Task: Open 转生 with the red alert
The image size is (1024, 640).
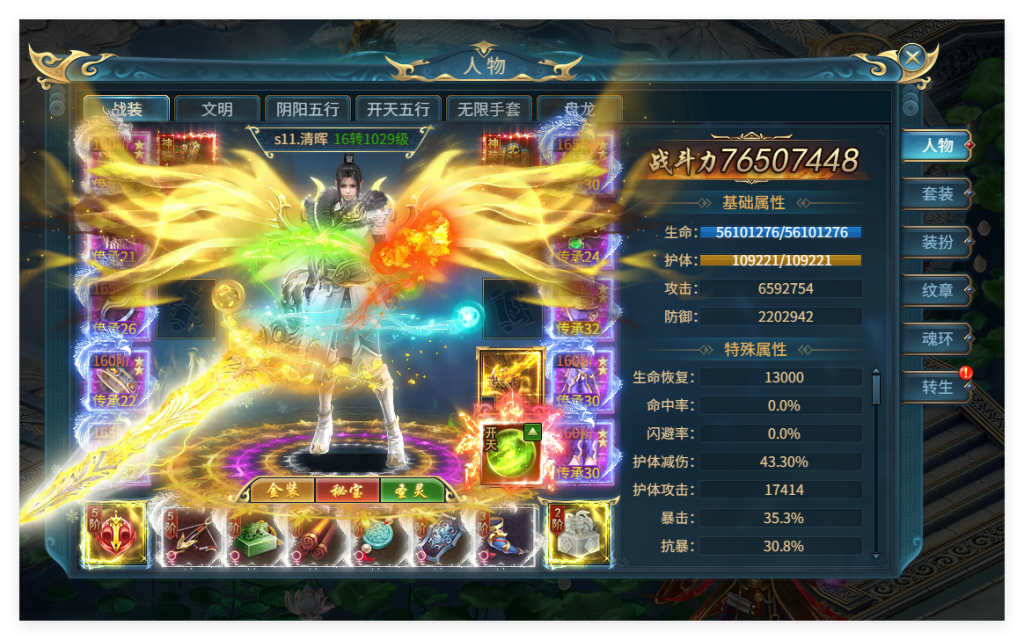Action: click(937, 387)
